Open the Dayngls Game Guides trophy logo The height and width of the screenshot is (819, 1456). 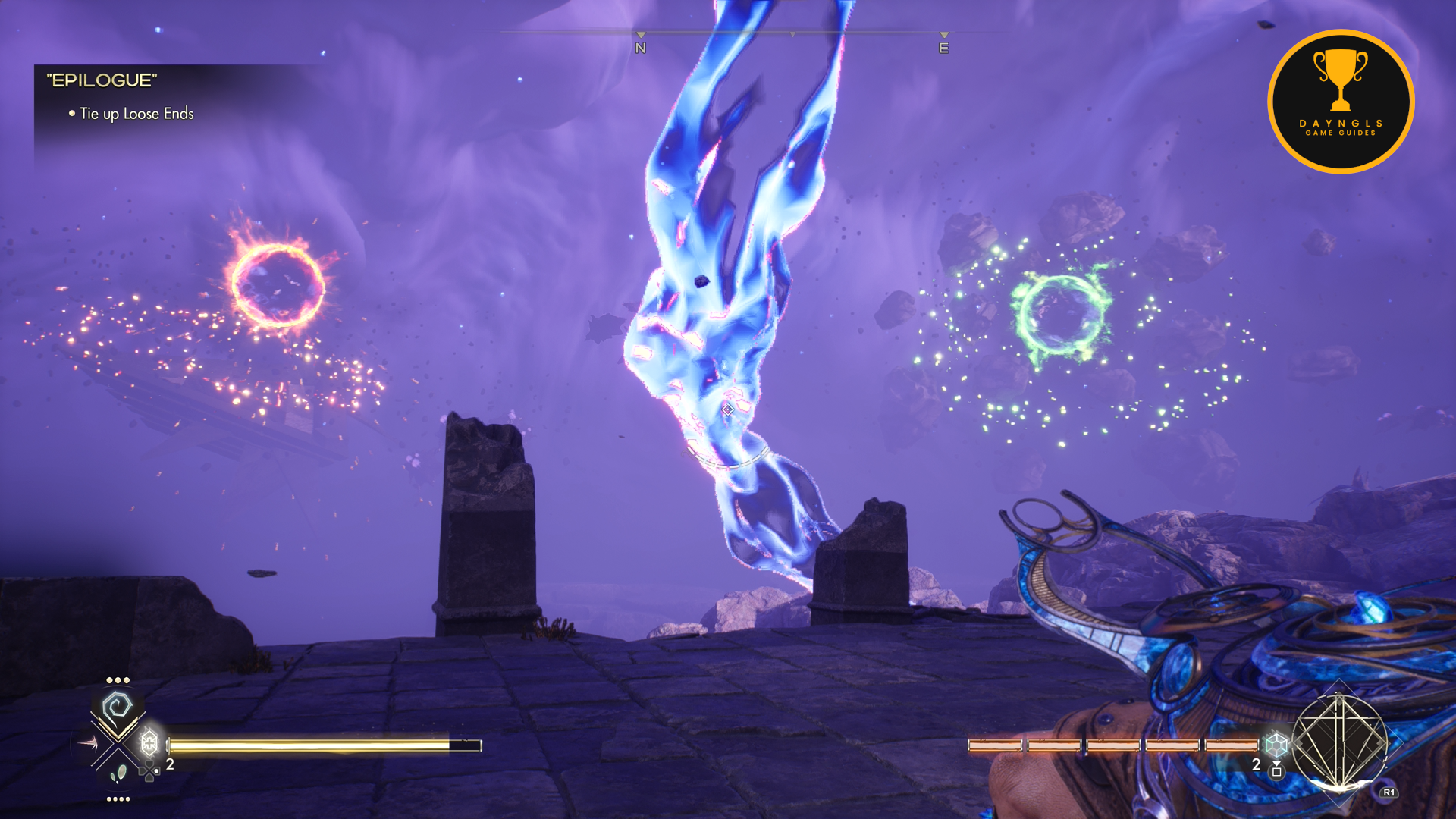click(x=1341, y=102)
